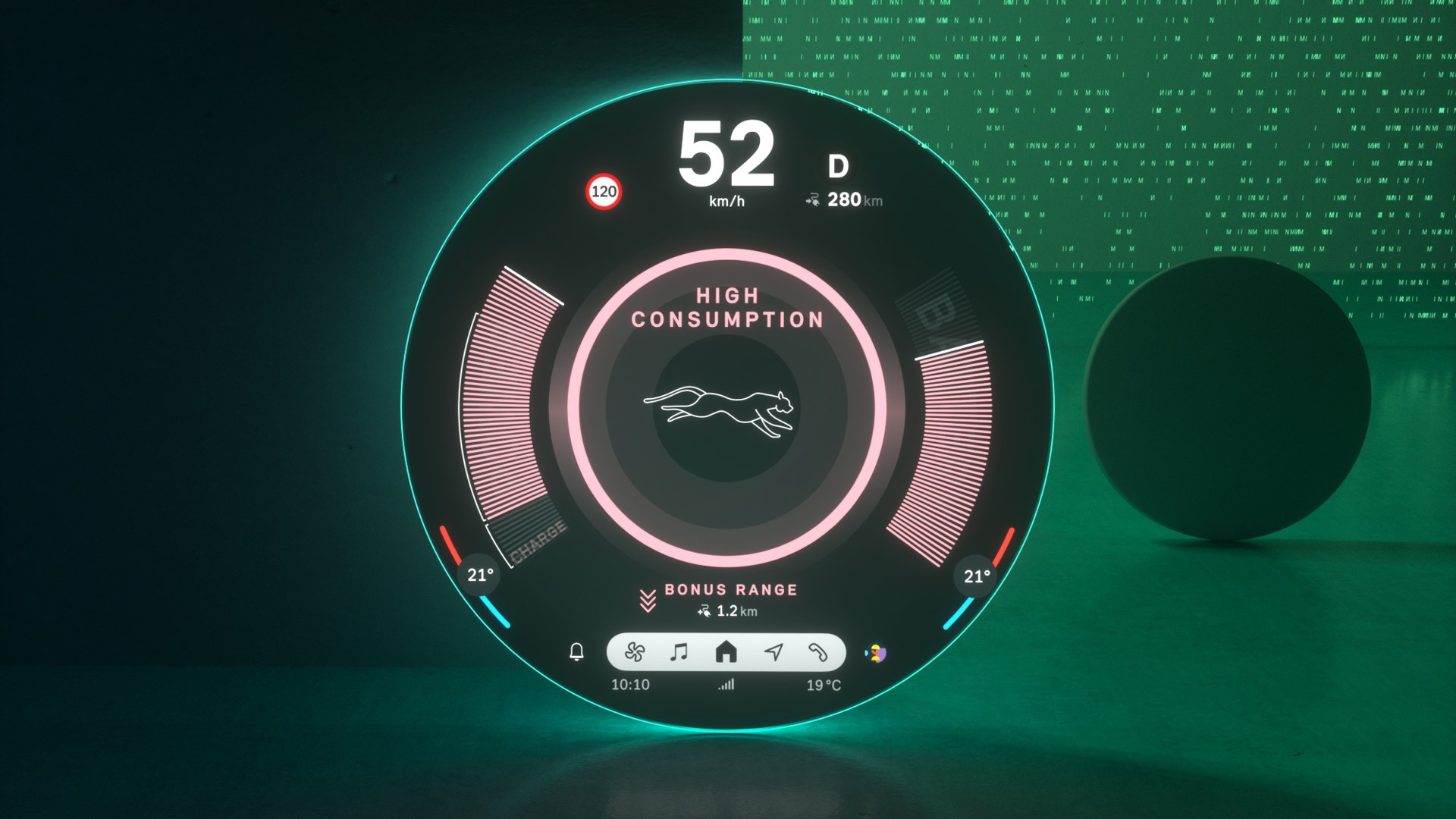This screenshot has height=819, width=1456.
Task: Adjust the left 21° temperature control
Action: click(x=480, y=576)
